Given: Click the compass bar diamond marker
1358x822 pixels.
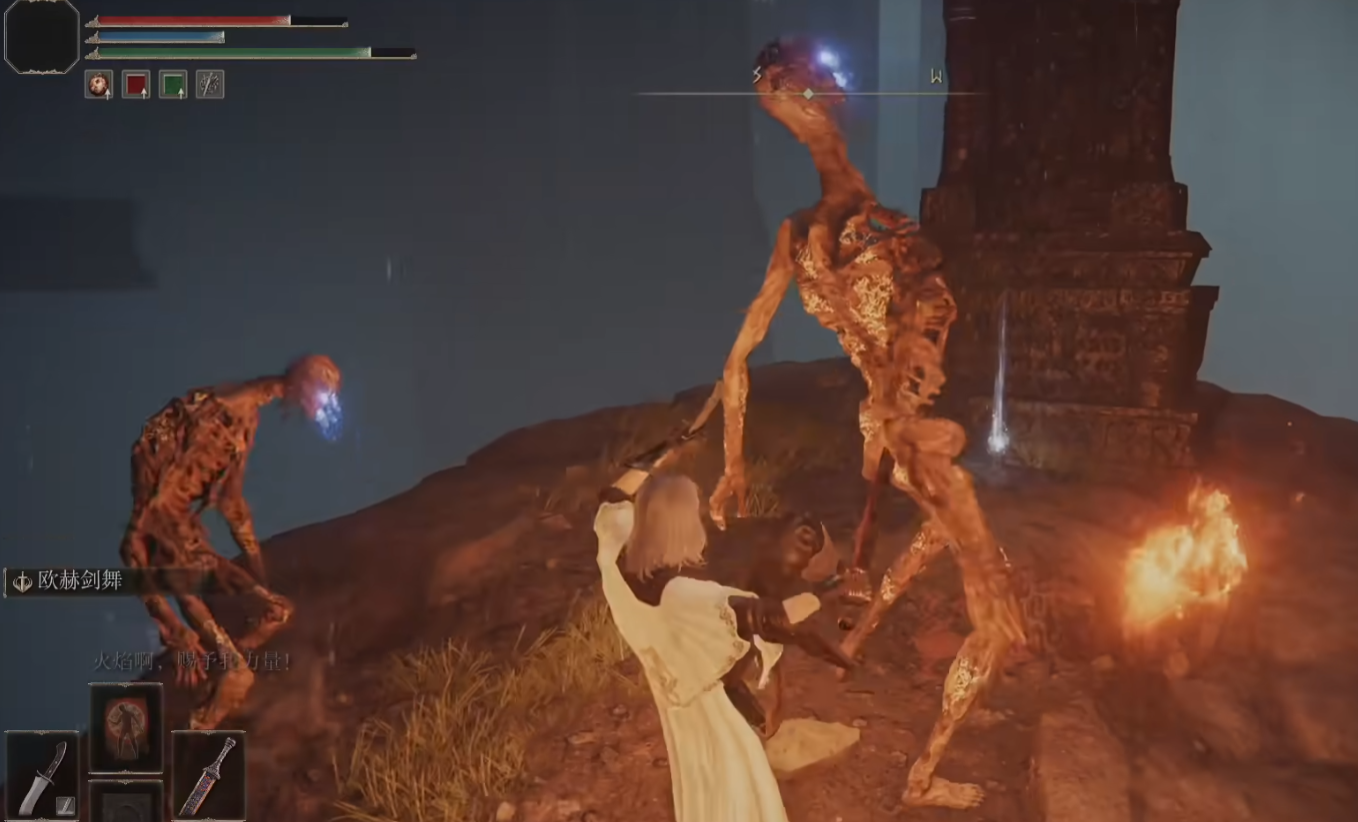Looking at the screenshot, I should [x=808, y=94].
